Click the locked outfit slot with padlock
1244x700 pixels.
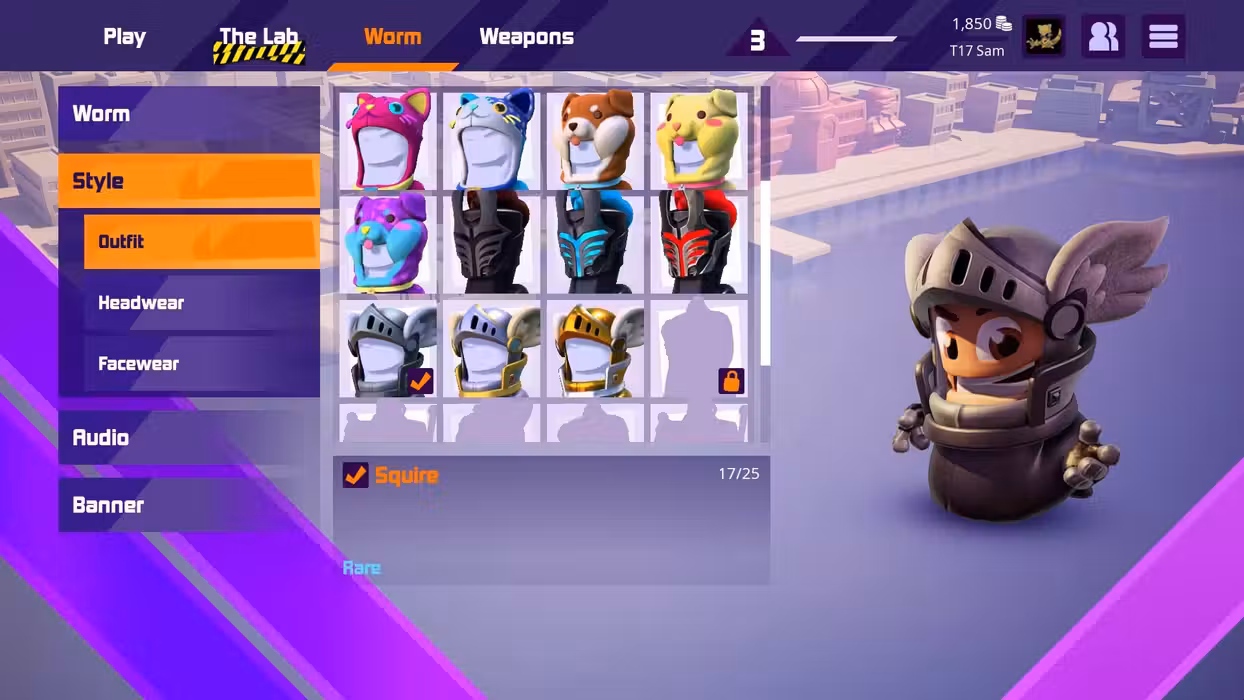pyautogui.click(x=699, y=350)
